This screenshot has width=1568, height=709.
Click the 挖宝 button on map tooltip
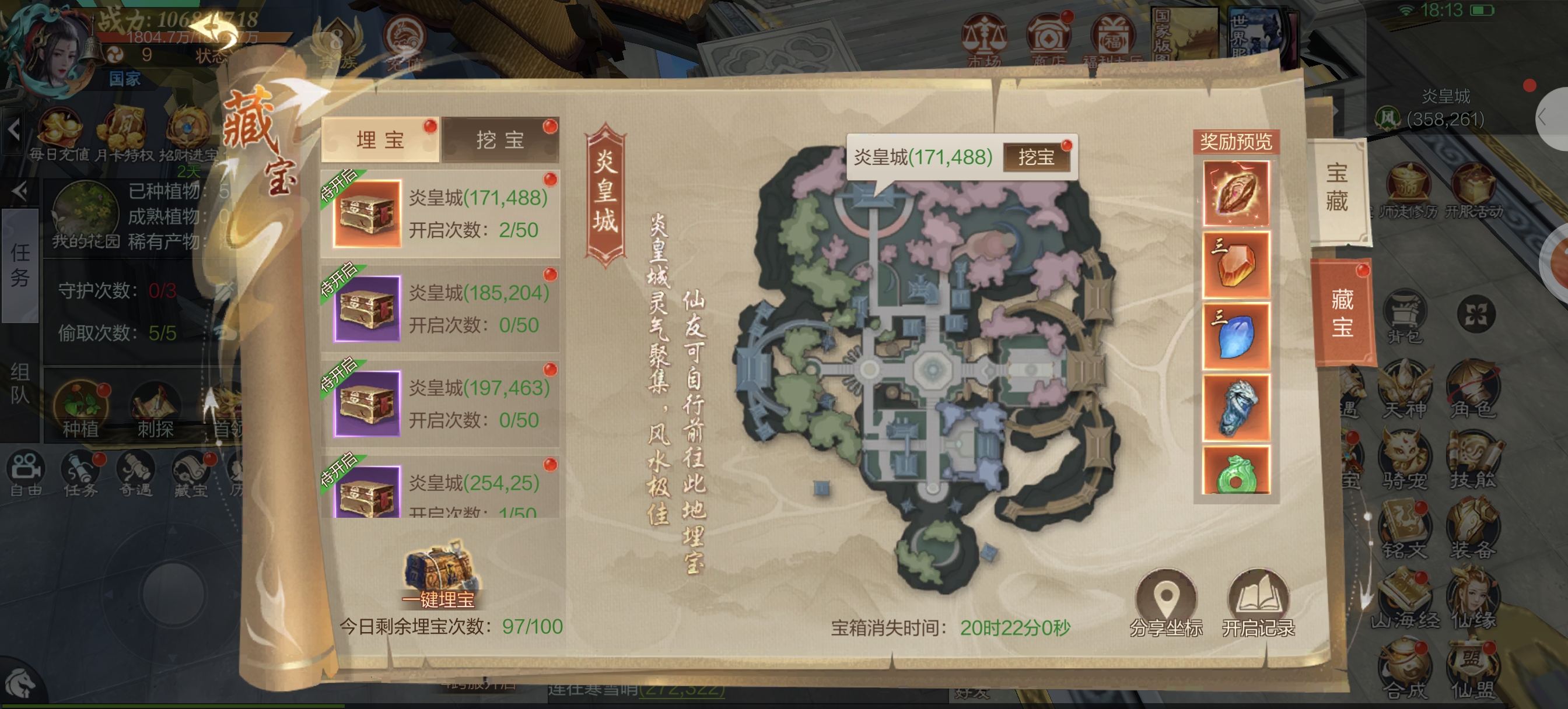pyautogui.click(x=1036, y=157)
